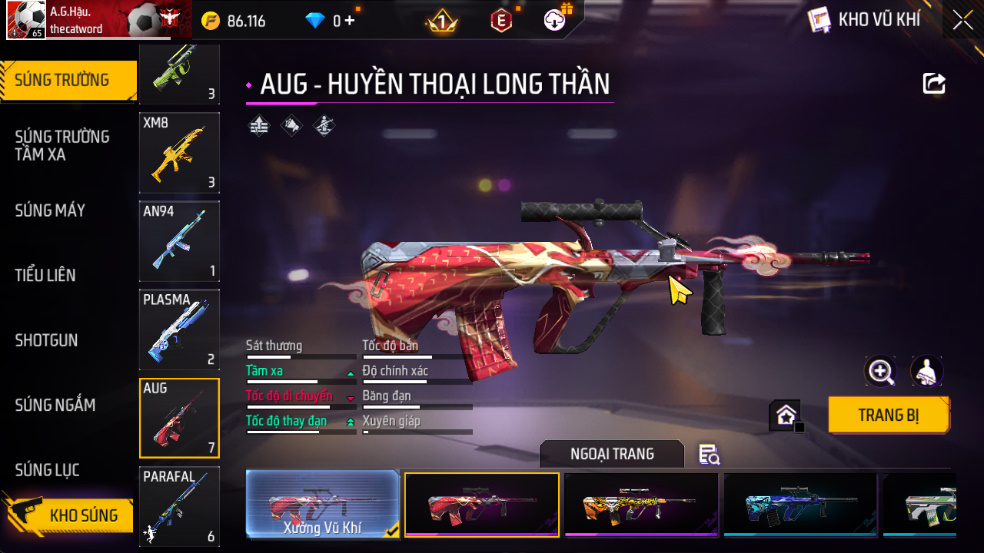Select the PARAFAL weapon tile
This screenshot has height=553, width=984.
pyautogui.click(x=179, y=507)
